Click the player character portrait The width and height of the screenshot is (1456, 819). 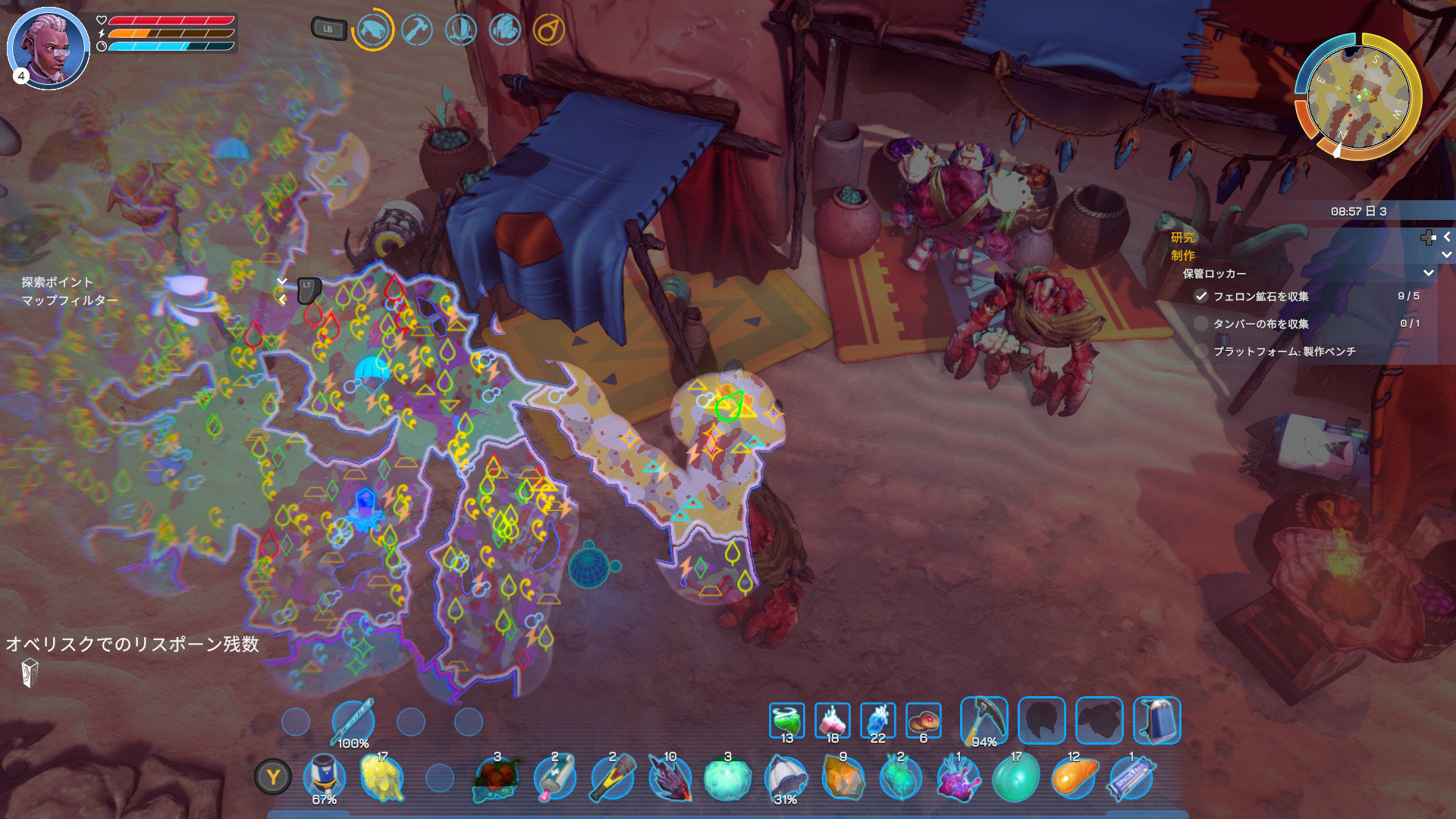48,49
